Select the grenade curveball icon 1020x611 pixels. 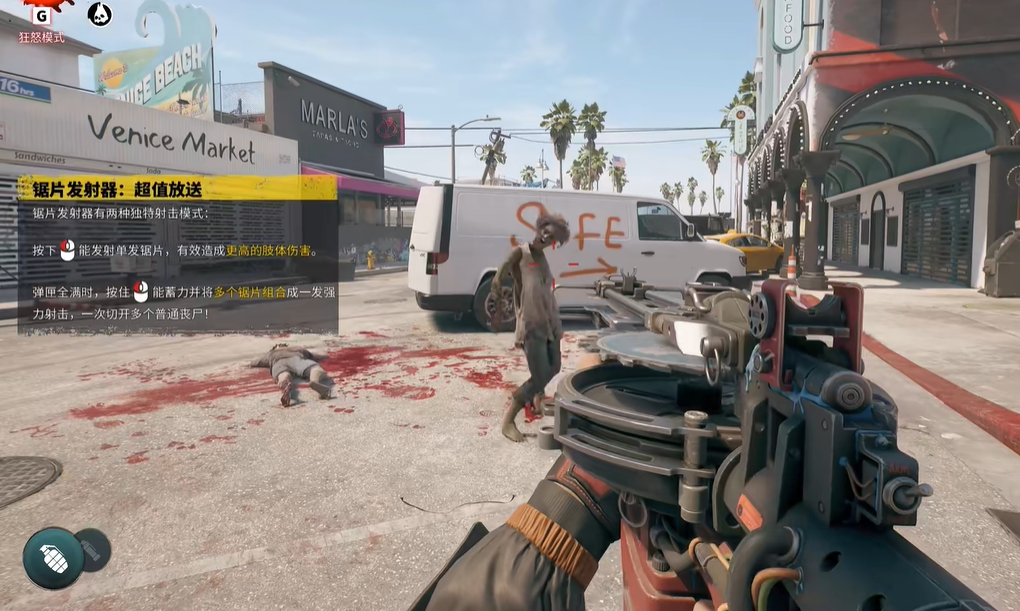[53, 557]
